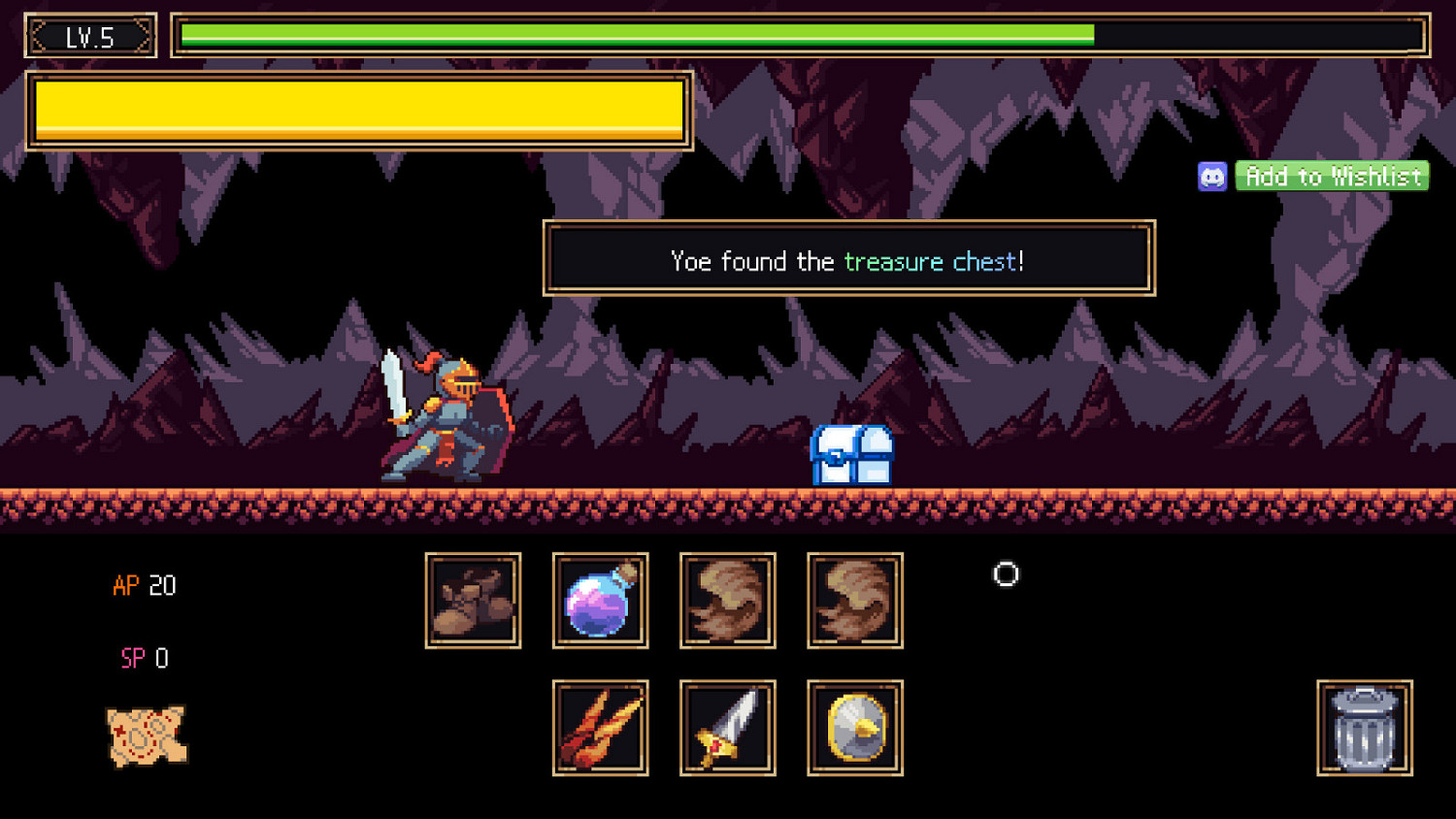Click the yellow progress bar

coord(359,110)
